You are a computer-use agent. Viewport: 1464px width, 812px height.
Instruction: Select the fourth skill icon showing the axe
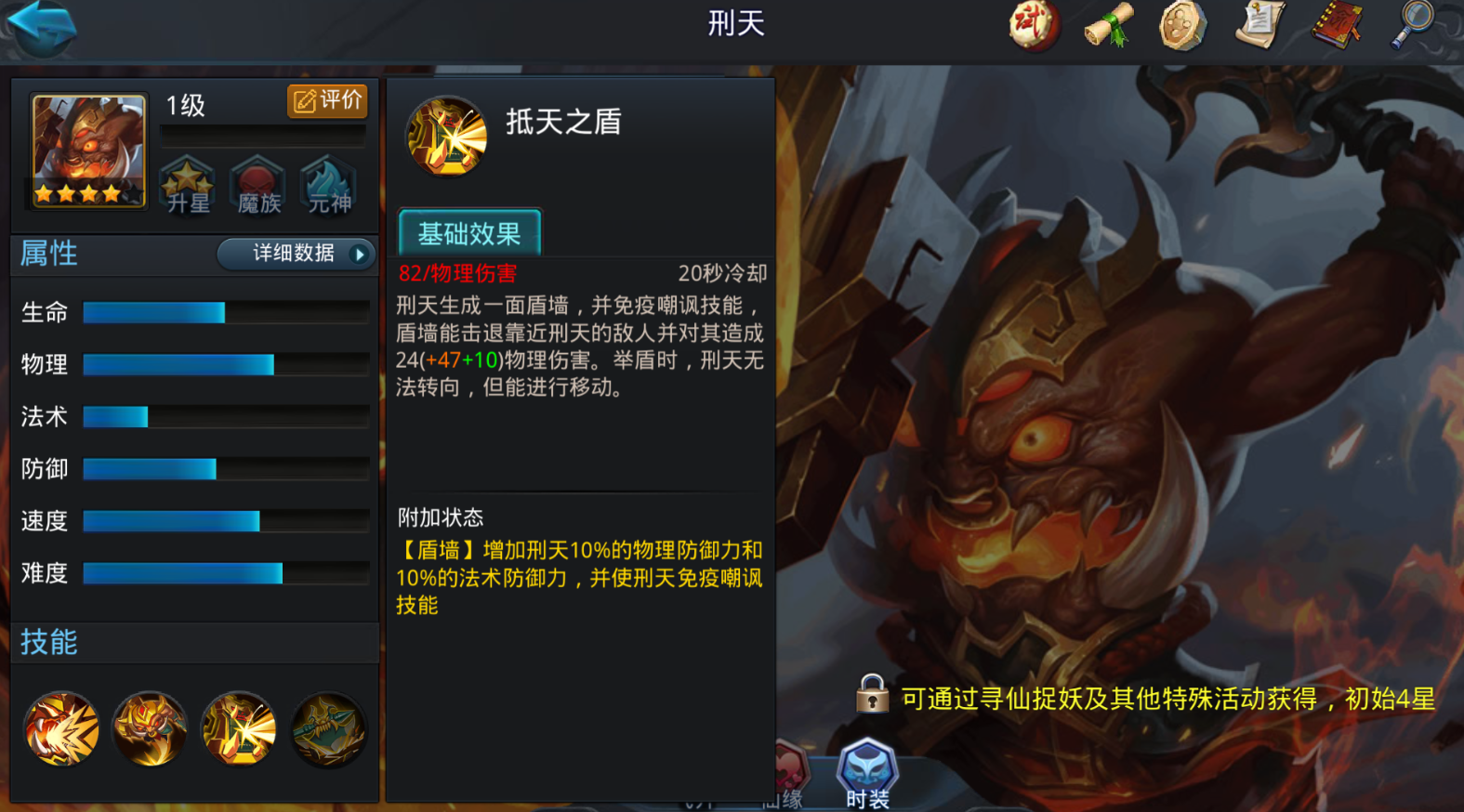[x=328, y=730]
